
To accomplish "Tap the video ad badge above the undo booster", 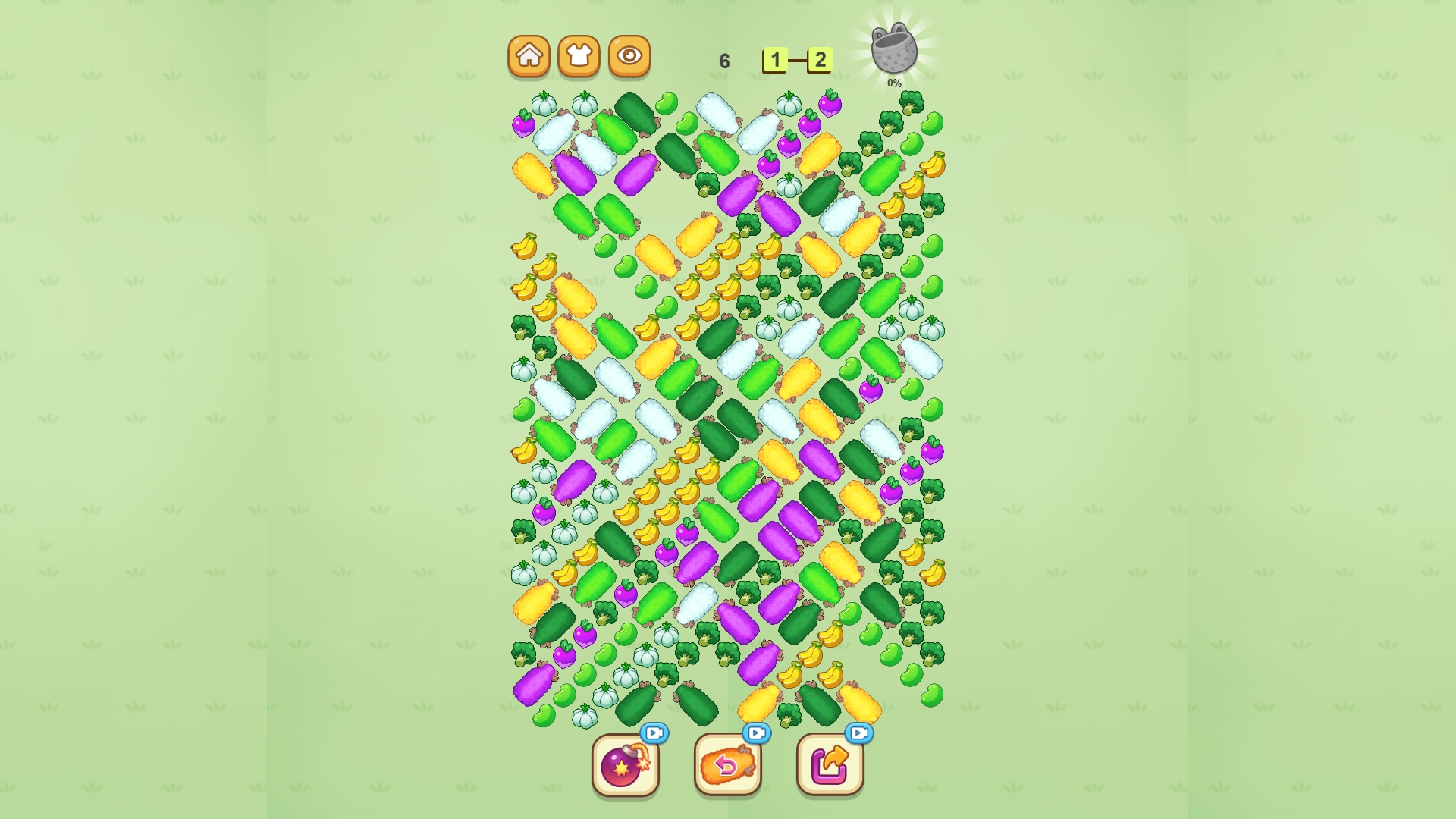I will coord(755,734).
